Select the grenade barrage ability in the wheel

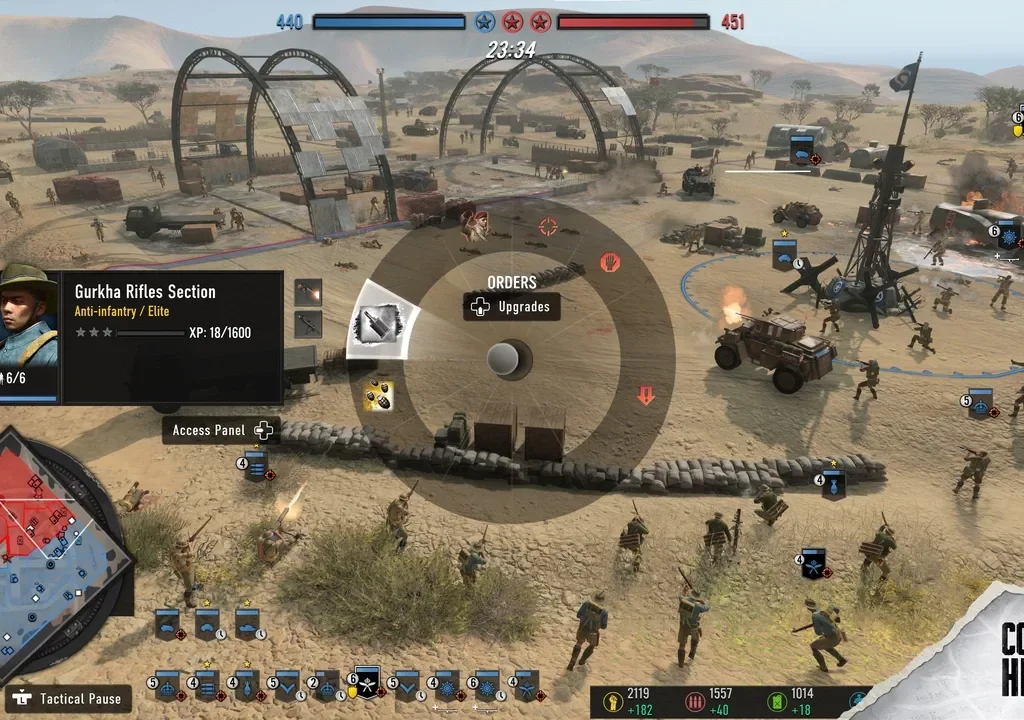[378, 395]
